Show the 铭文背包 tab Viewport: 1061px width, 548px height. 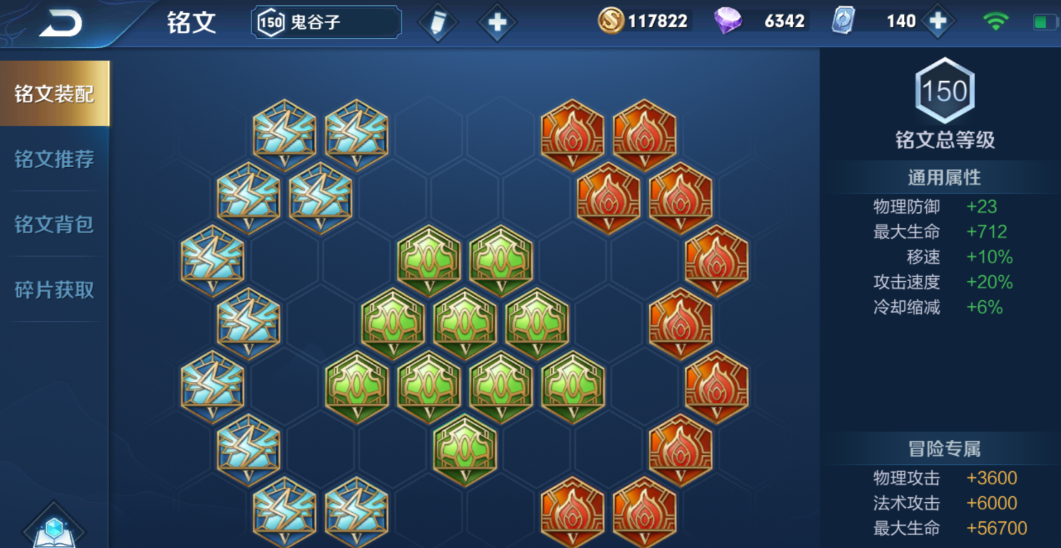point(54,224)
